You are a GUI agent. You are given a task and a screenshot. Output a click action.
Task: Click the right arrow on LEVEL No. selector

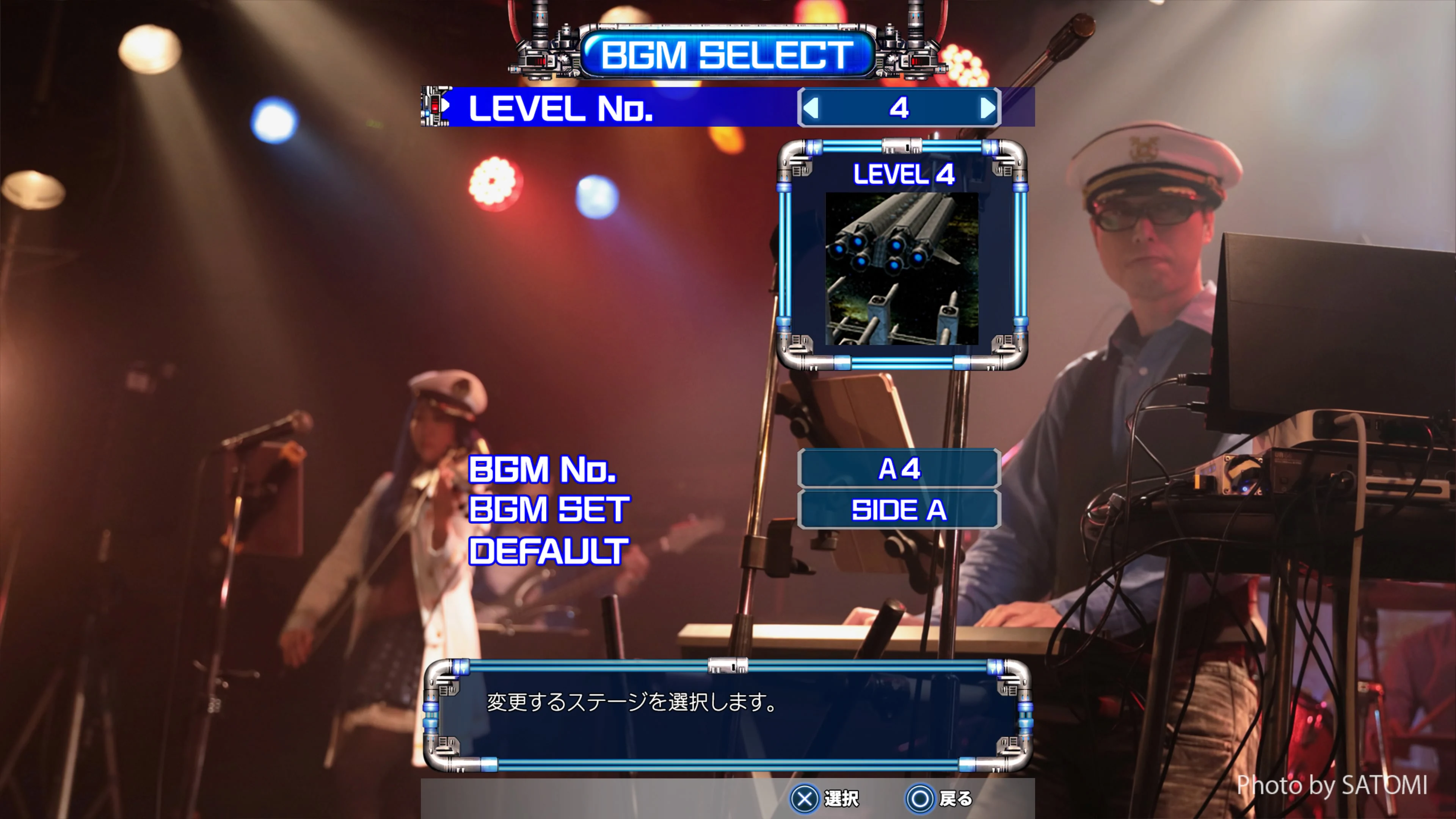pos(987,109)
